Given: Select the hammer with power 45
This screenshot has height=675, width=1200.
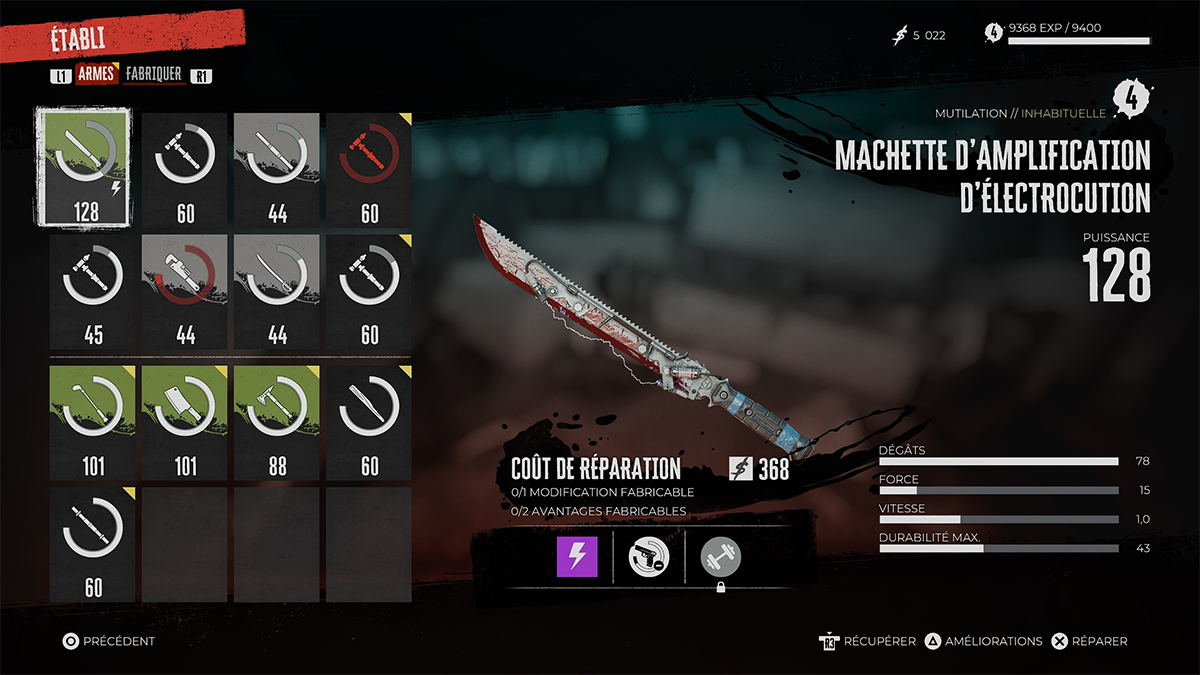Looking at the screenshot, I should [x=93, y=290].
